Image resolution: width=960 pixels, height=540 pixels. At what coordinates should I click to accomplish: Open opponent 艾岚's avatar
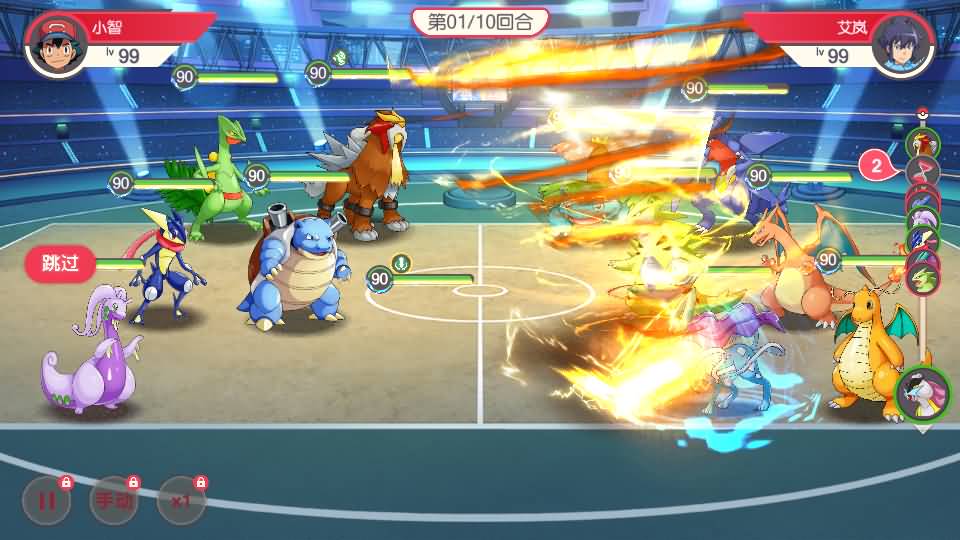coord(902,45)
